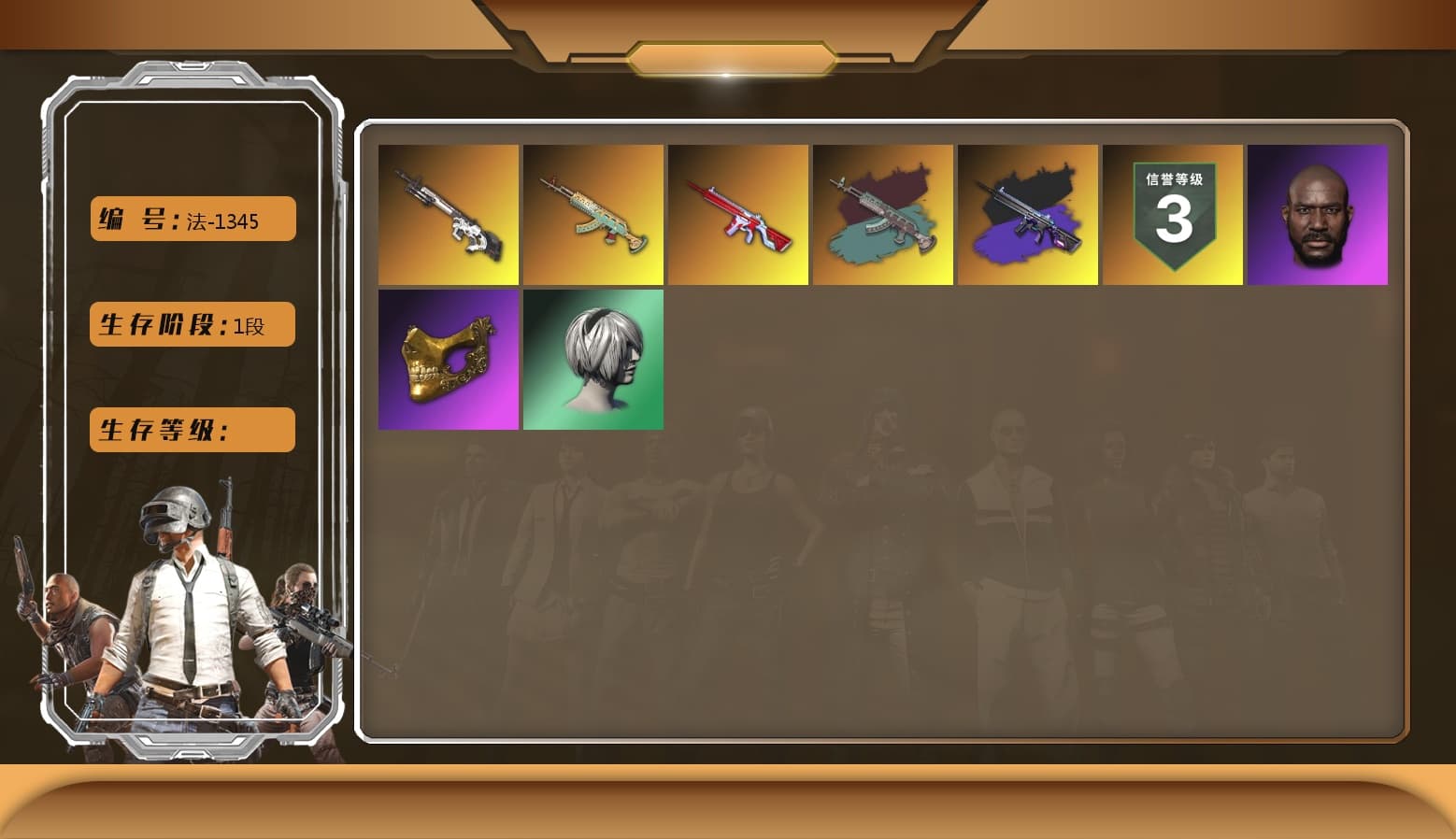This screenshot has height=839, width=1456.
Task: Click the 编号 account ID label
Action: click(x=140, y=219)
